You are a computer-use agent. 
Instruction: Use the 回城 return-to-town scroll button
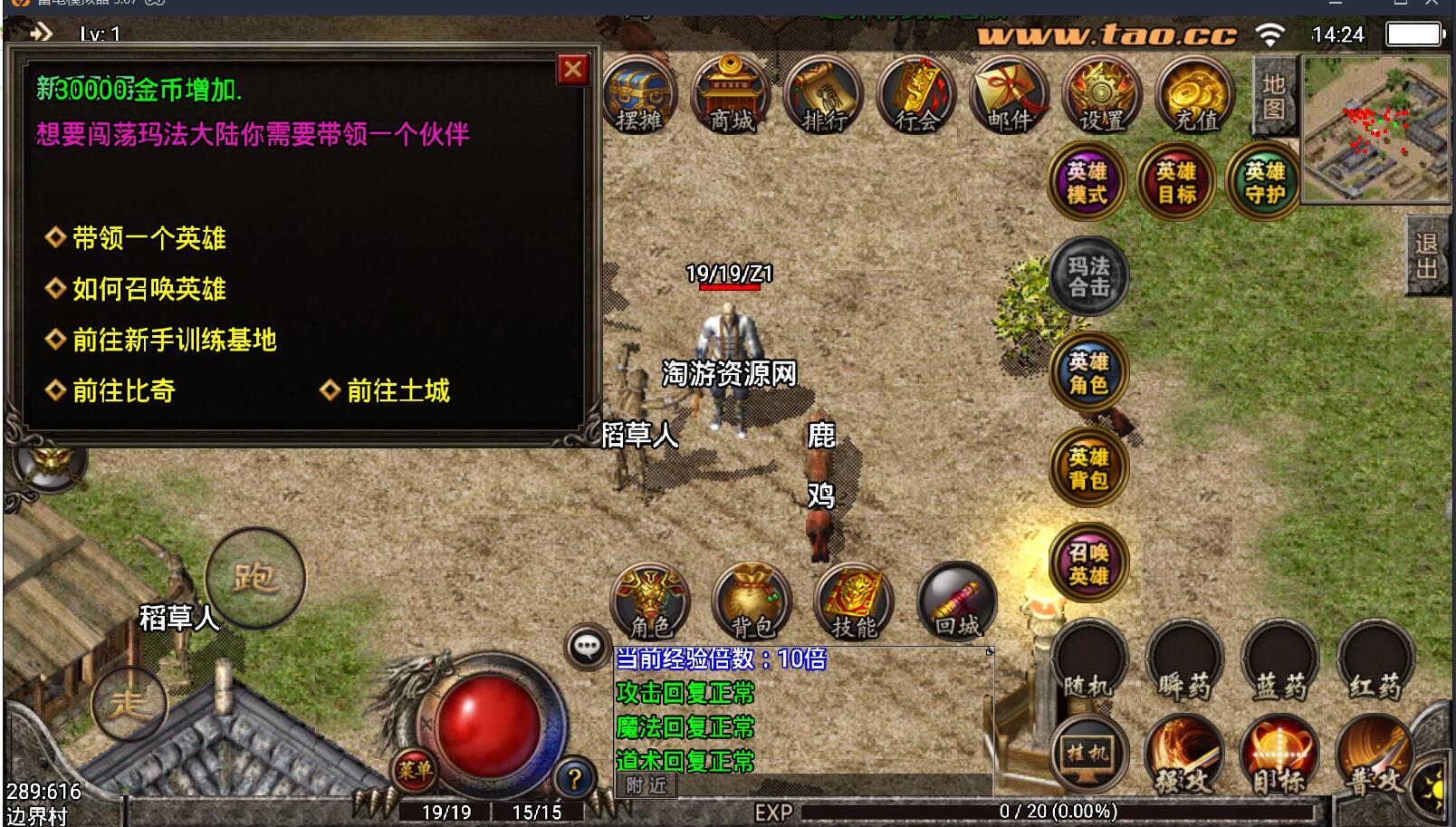[957, 602]
